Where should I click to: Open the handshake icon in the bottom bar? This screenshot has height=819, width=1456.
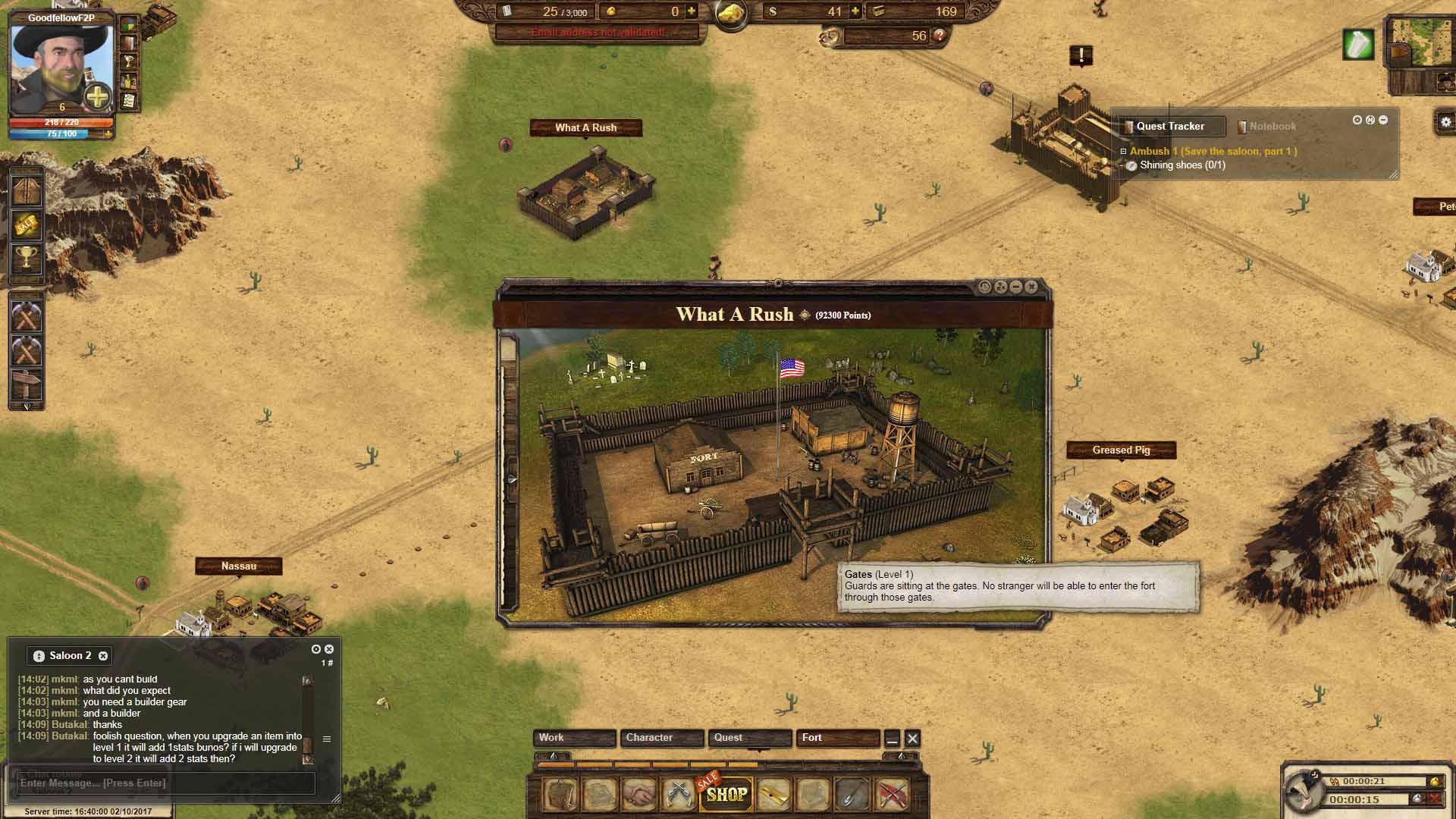tap(639, 794)
